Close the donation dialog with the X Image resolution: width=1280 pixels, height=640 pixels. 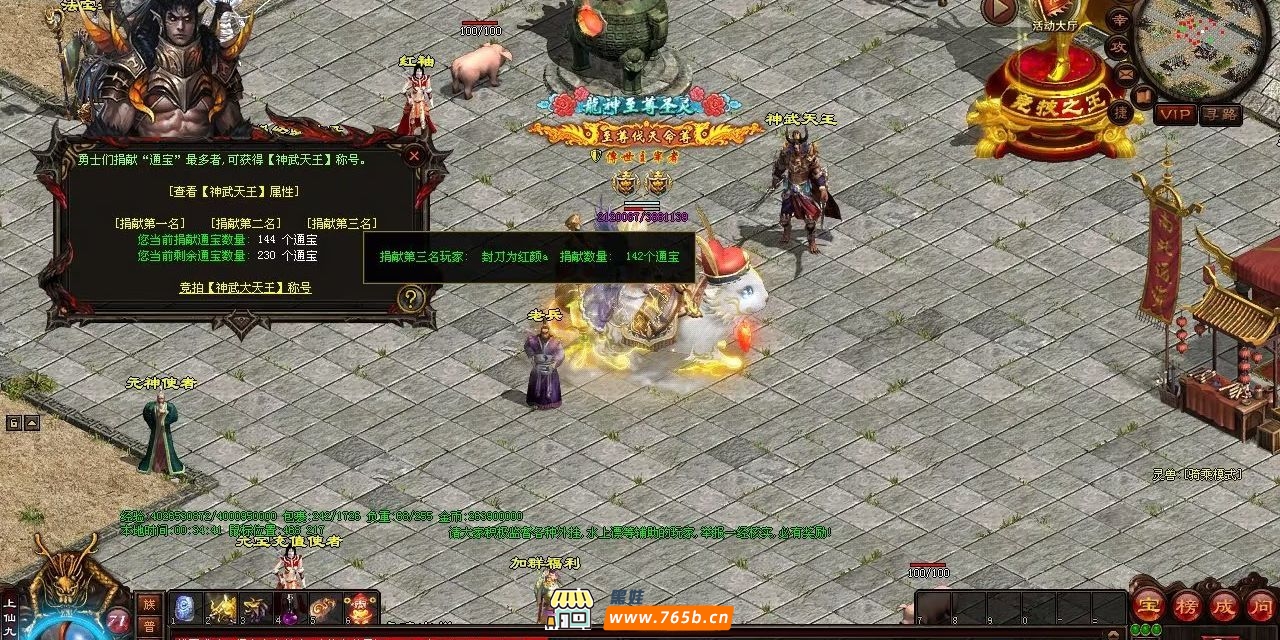pos(414,156)
